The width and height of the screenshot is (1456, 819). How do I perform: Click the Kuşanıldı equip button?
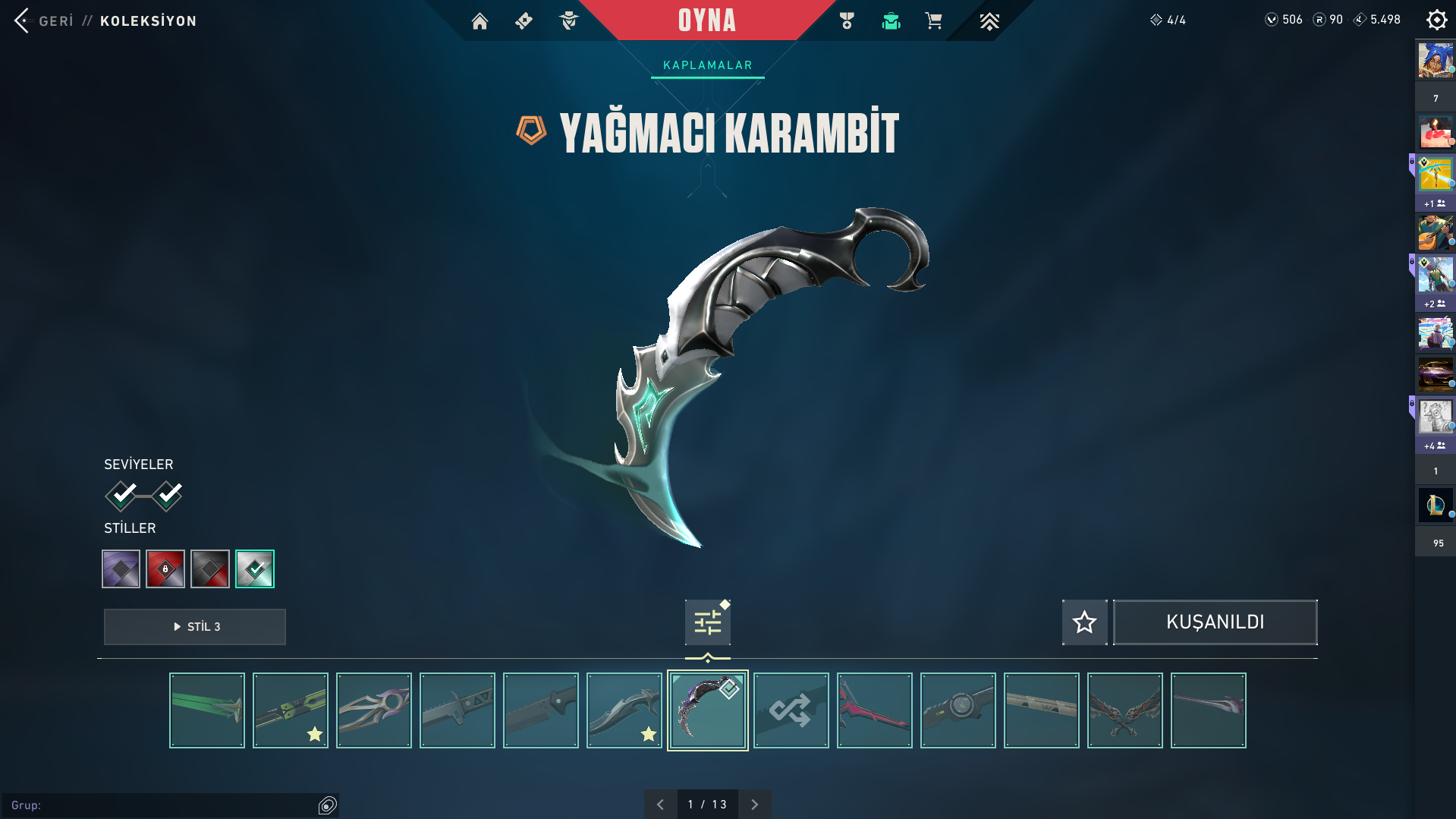[1215, 622]
